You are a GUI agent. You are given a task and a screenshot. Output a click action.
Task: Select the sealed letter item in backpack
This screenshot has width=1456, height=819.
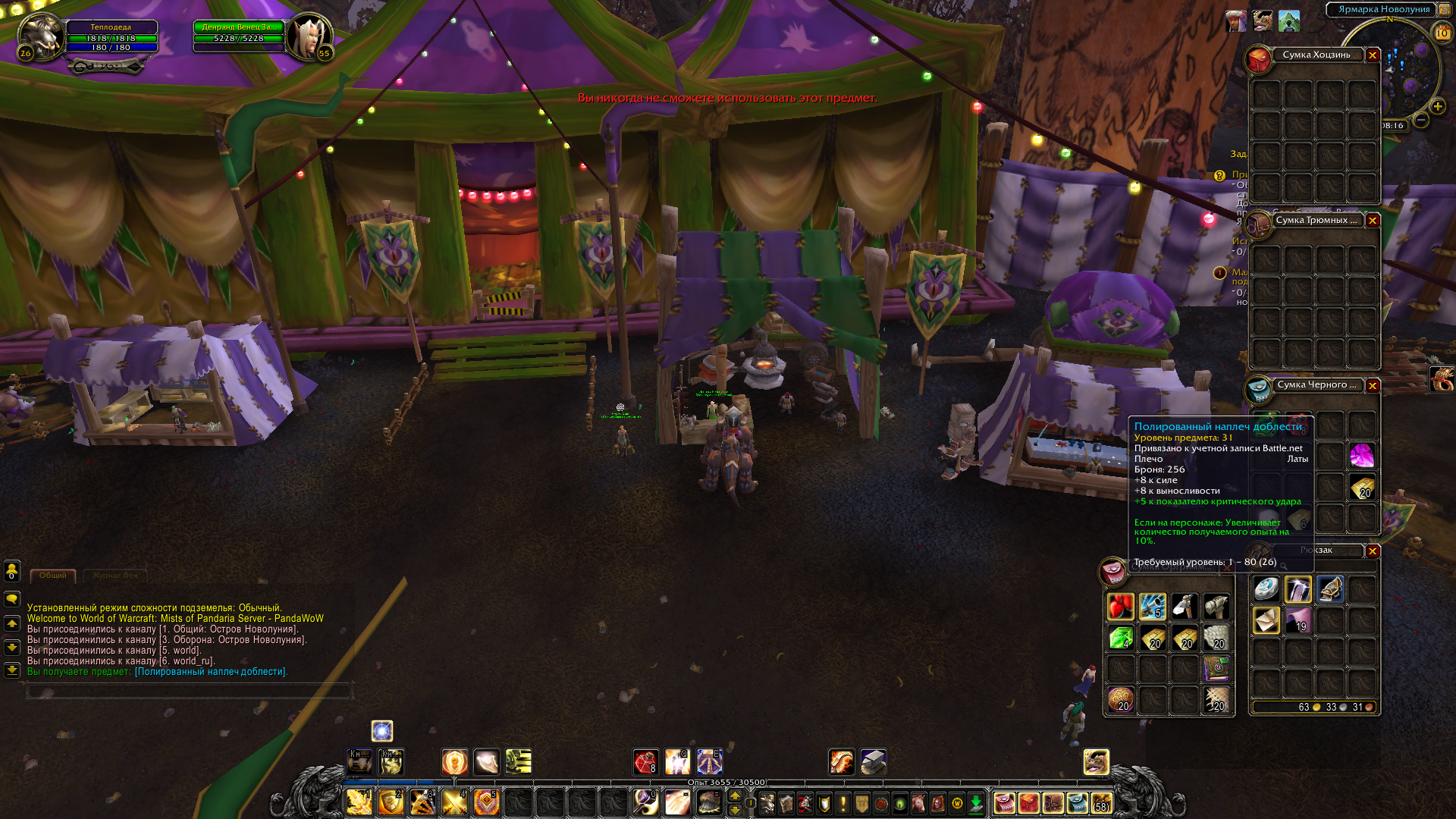[1266, 621]
